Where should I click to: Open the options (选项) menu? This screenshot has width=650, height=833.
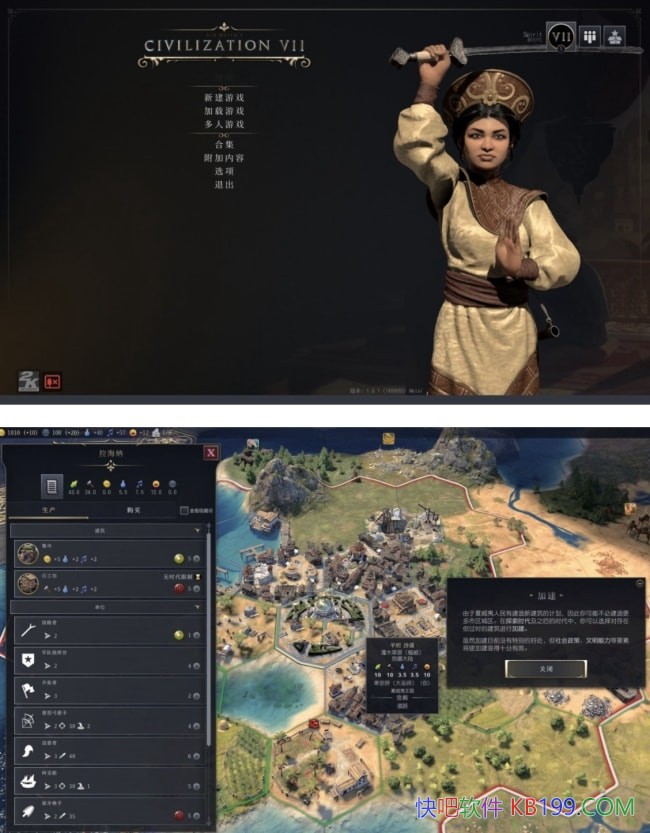click(224, 171)
